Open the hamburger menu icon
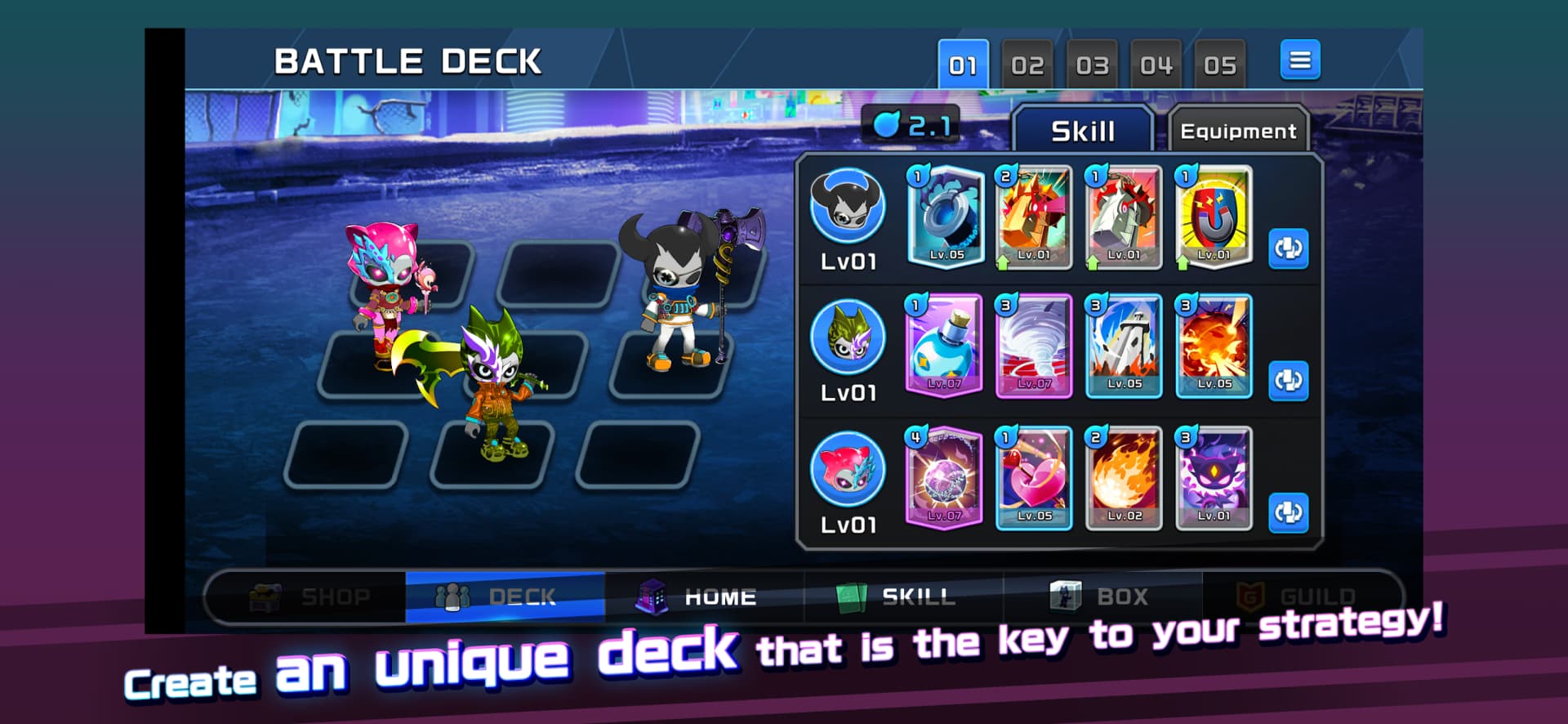The image size is (1568, 724). (1300, 60)
